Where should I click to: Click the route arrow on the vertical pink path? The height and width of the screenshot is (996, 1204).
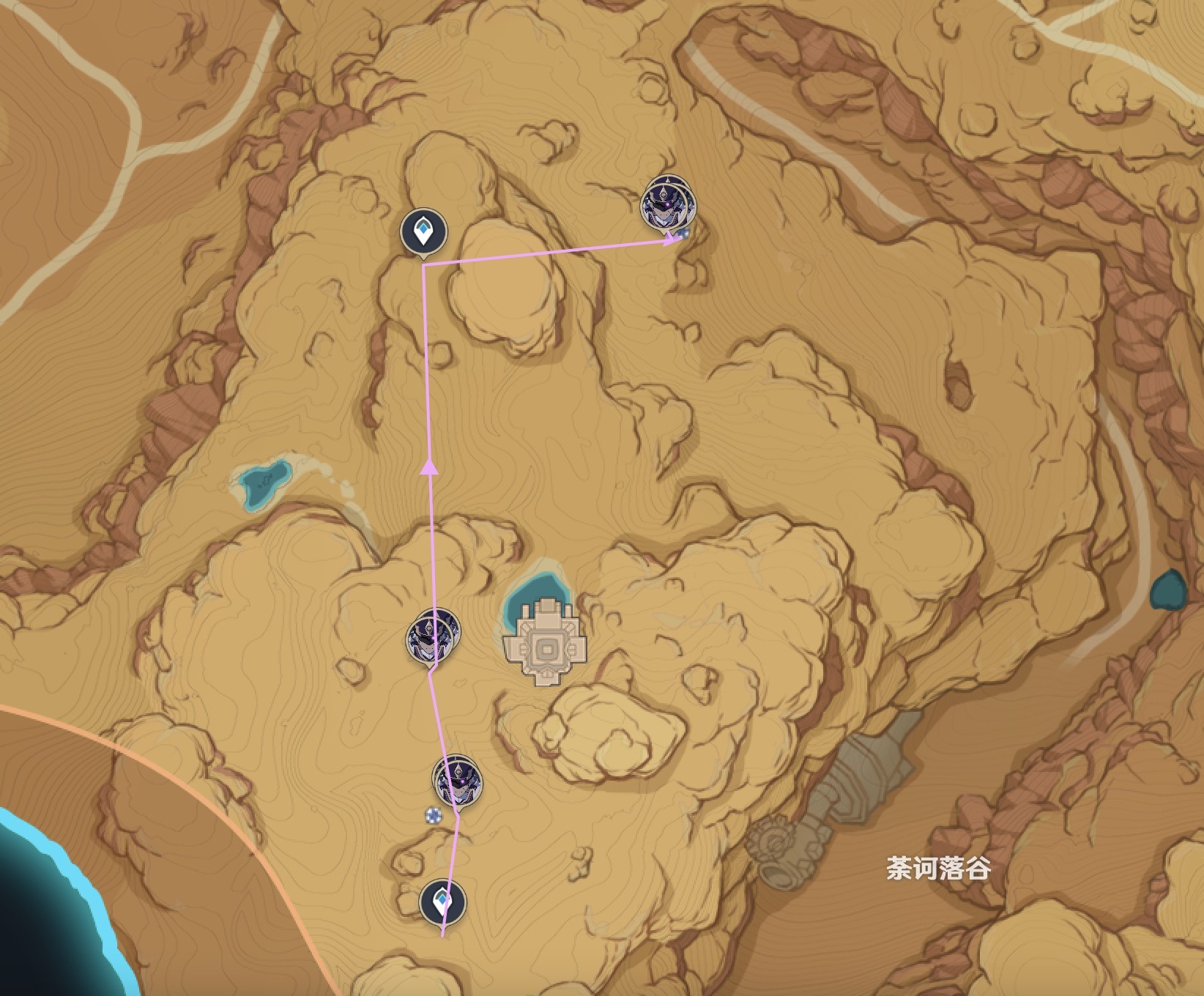point(428,469)
